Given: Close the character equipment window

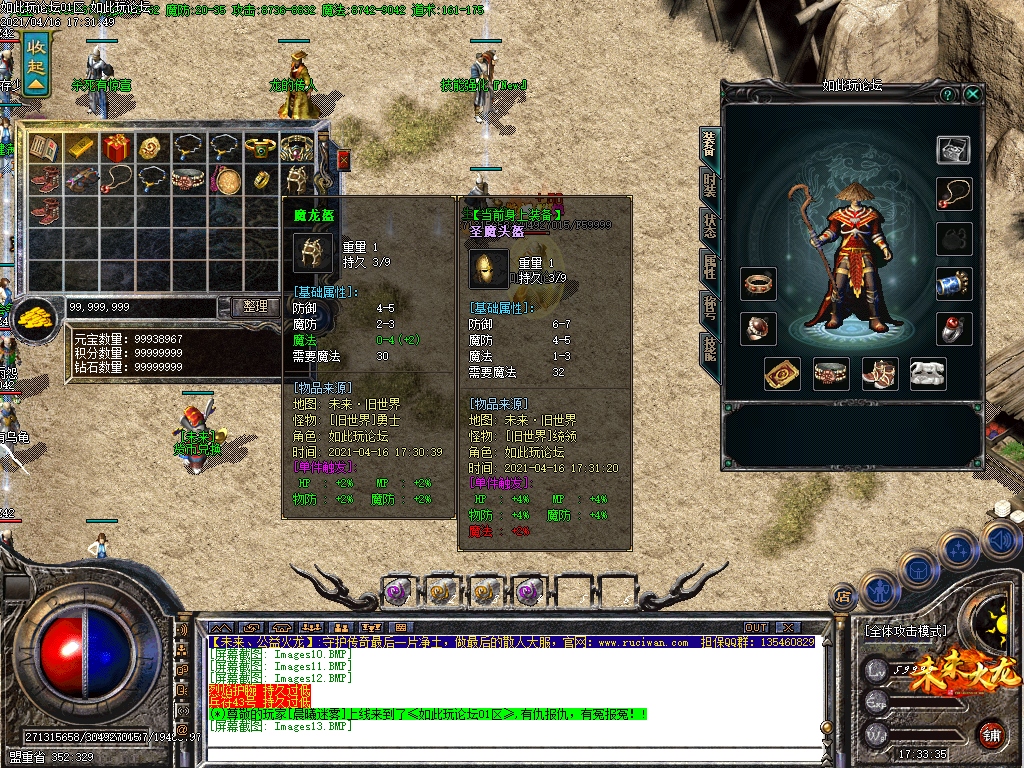Looking at the screenshot, I should [x=973, y=94].
